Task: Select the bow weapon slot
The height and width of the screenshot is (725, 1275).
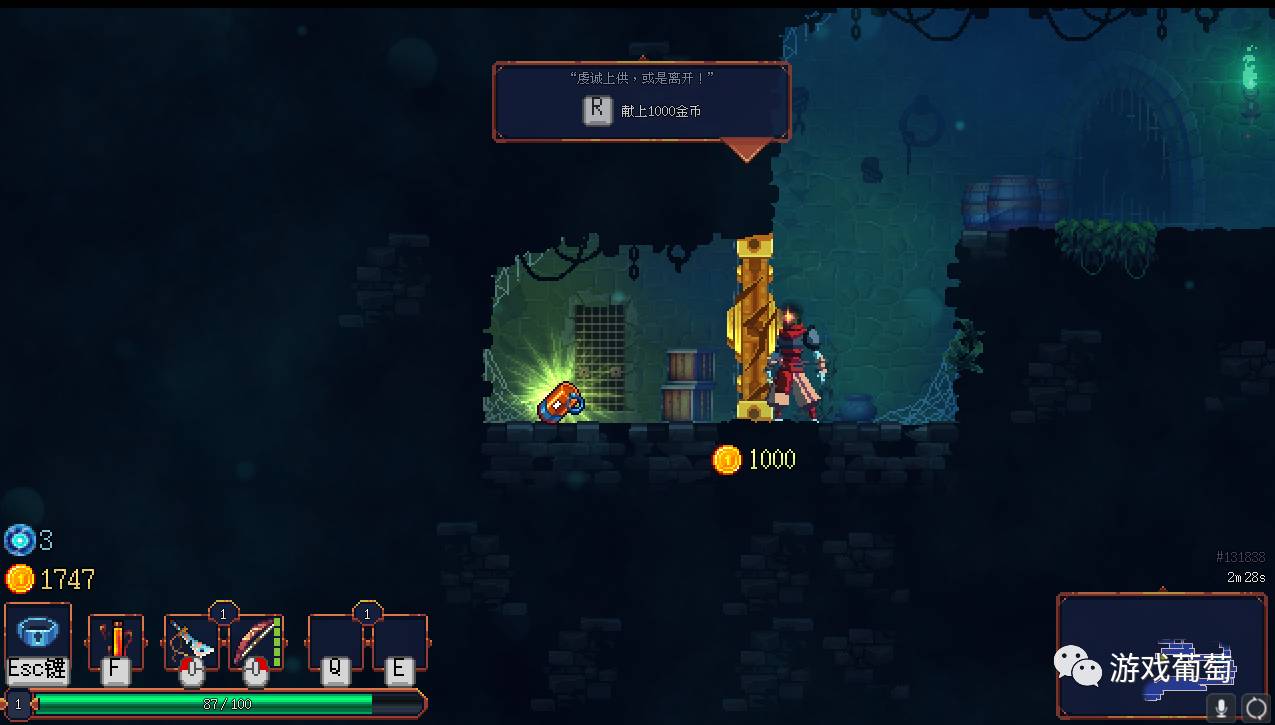Action: point(257,641)
